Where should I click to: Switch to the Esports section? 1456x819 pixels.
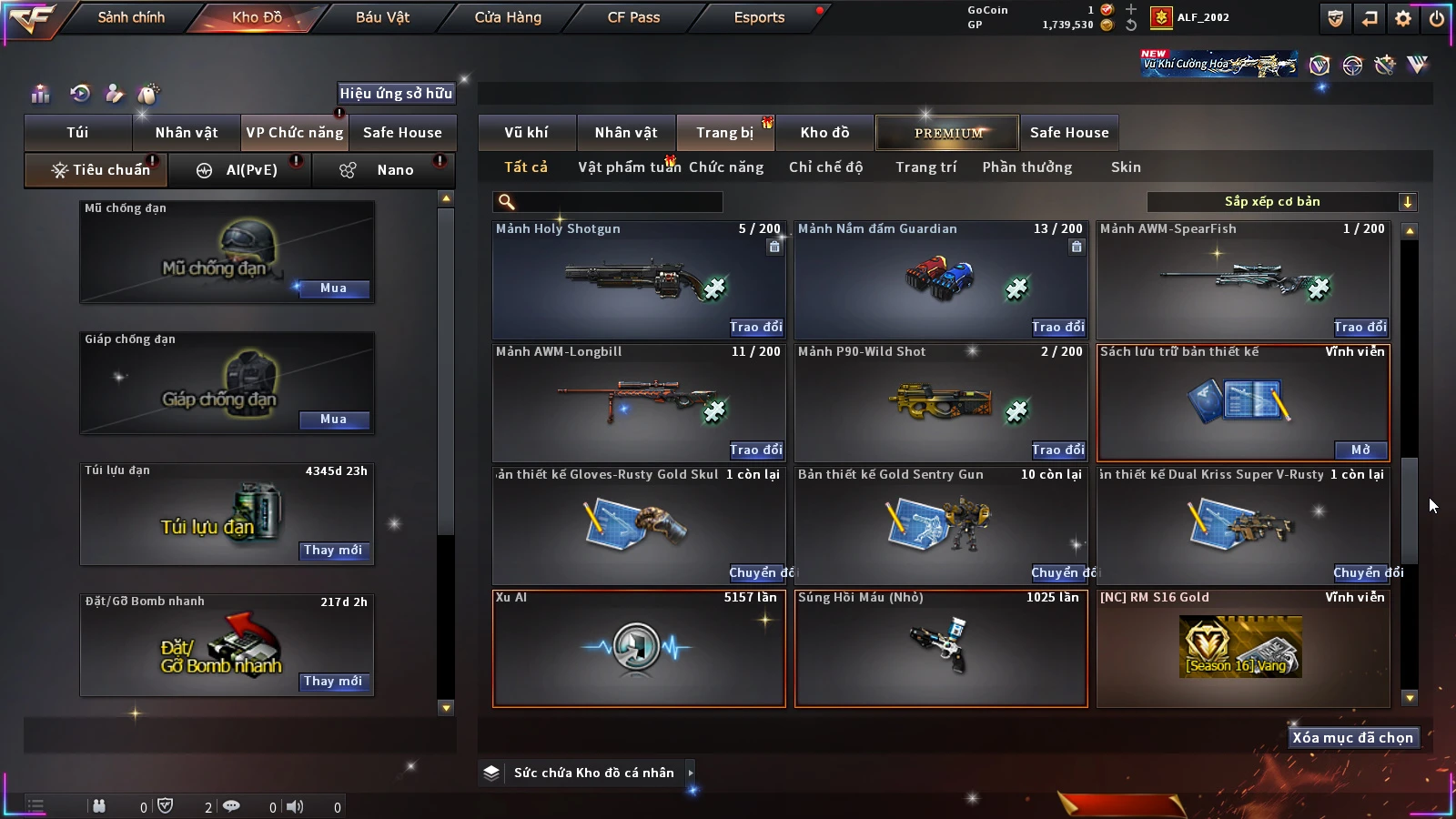(759, 17)
